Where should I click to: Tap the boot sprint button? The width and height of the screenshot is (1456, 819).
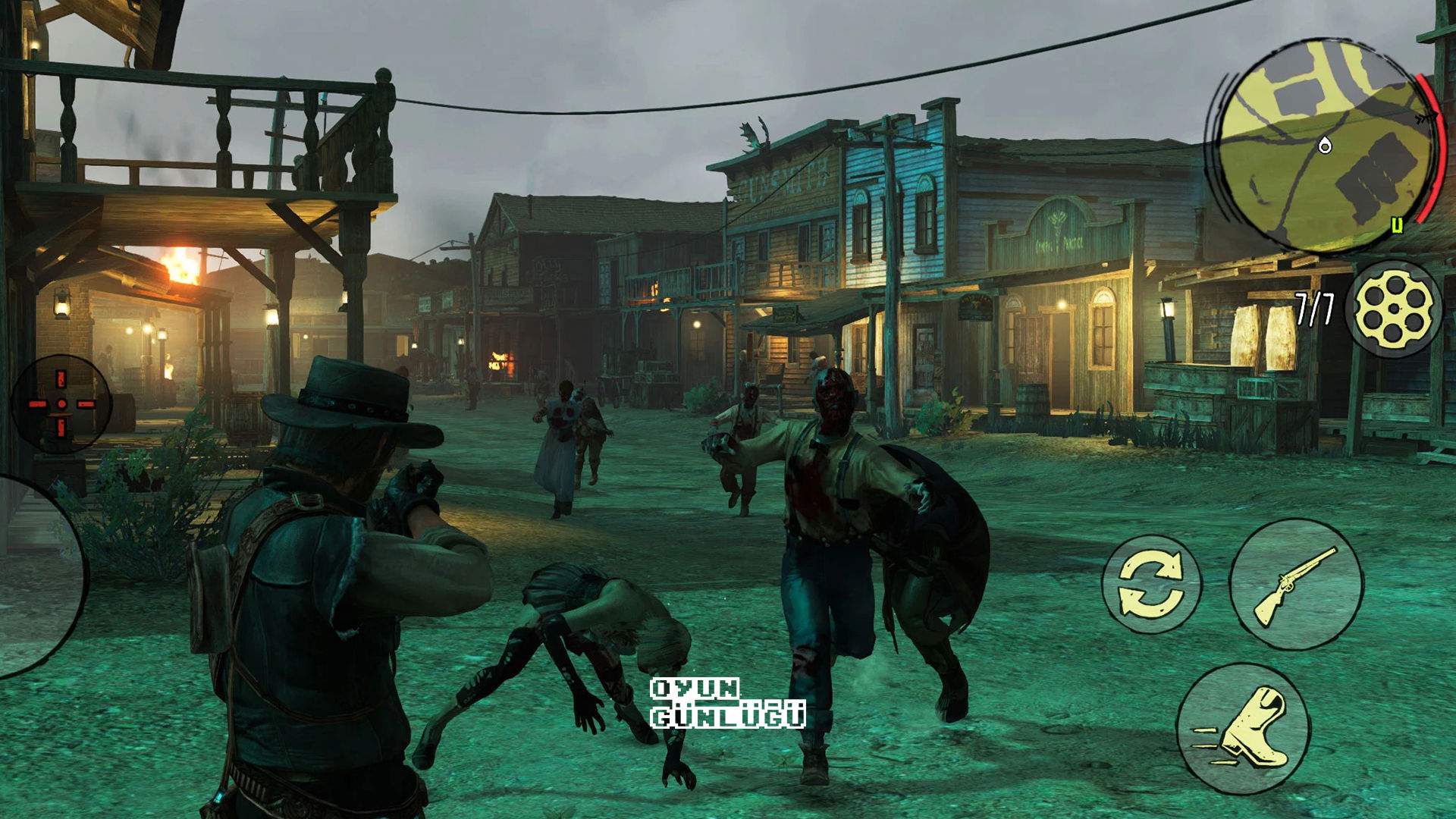pyautogui.click(x=1244, y=729)
